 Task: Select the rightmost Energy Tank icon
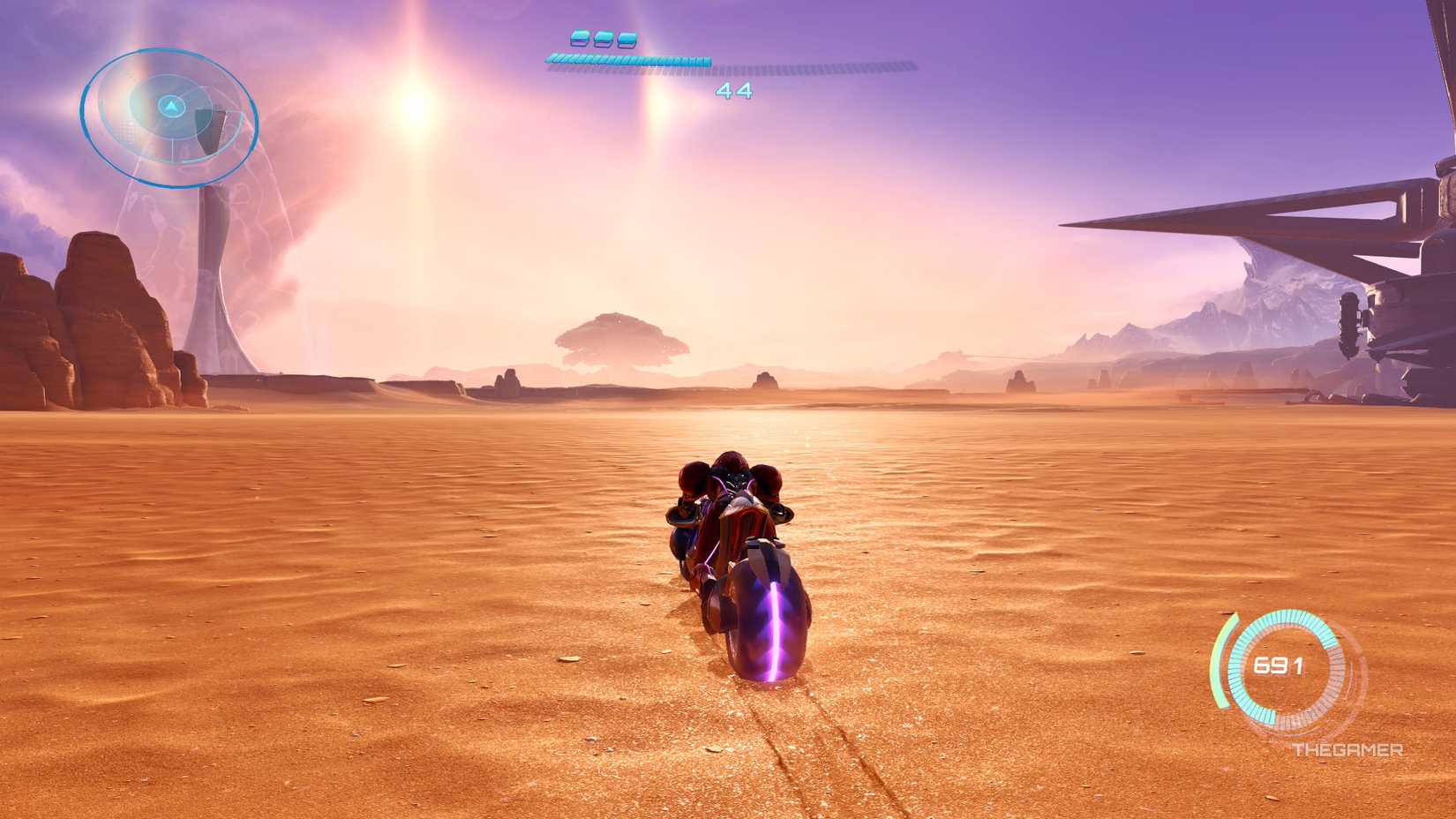point(628,40)
